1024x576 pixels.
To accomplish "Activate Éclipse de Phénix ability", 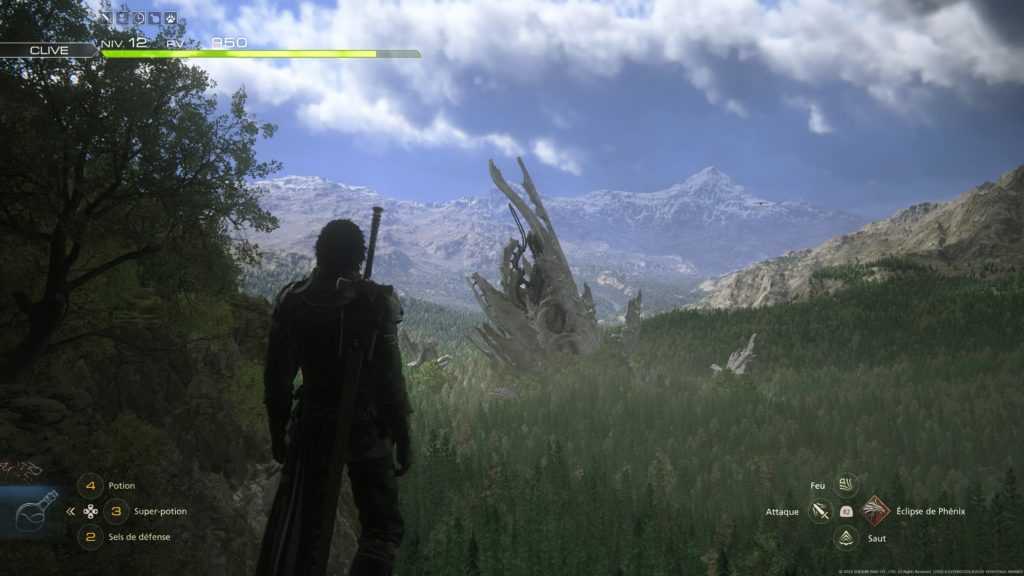I will [x=875, y=511].
